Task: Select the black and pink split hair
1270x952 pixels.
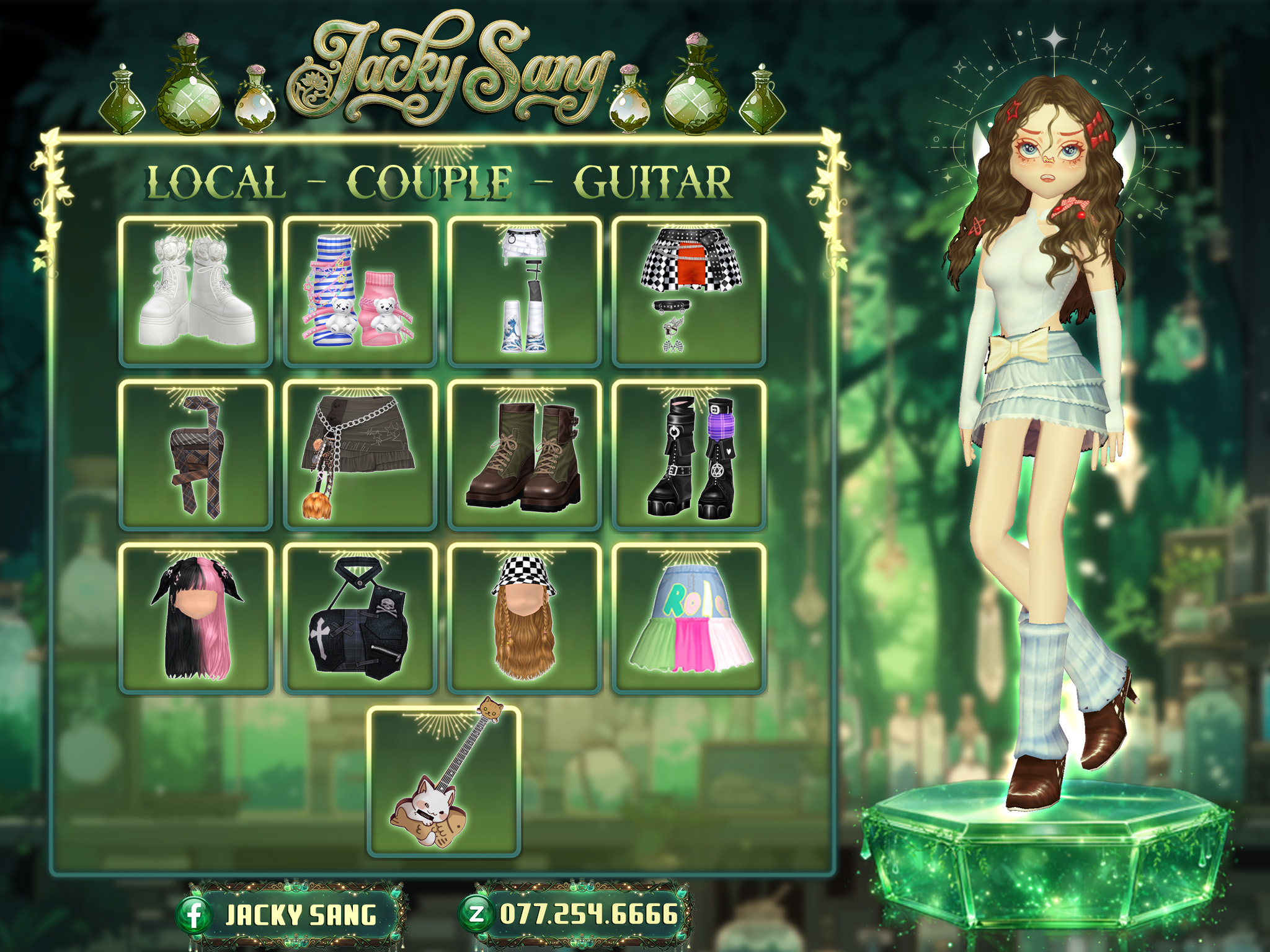Action: (x=196, y=618)
